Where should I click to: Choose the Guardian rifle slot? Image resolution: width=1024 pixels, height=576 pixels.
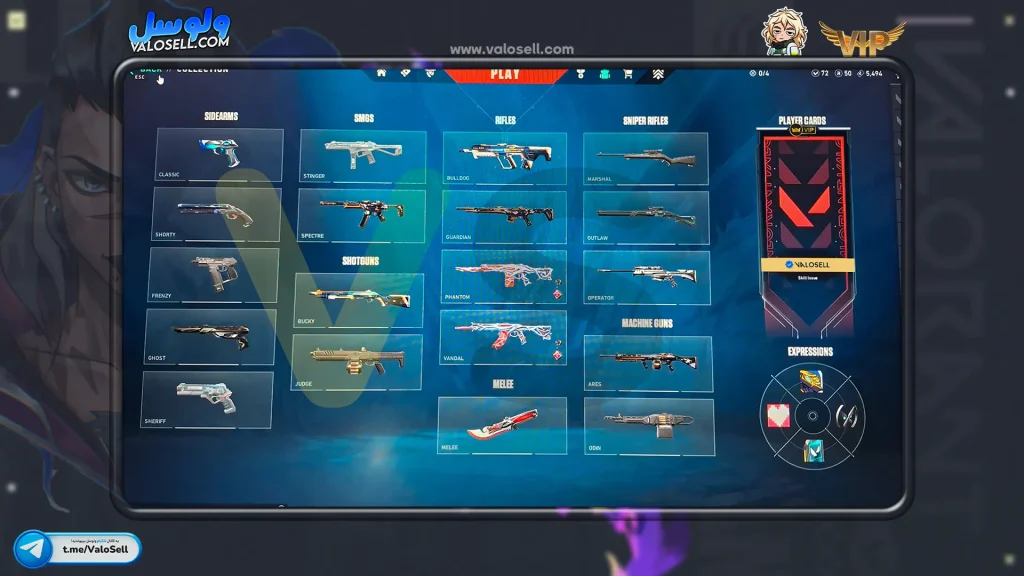coord(503,218)
